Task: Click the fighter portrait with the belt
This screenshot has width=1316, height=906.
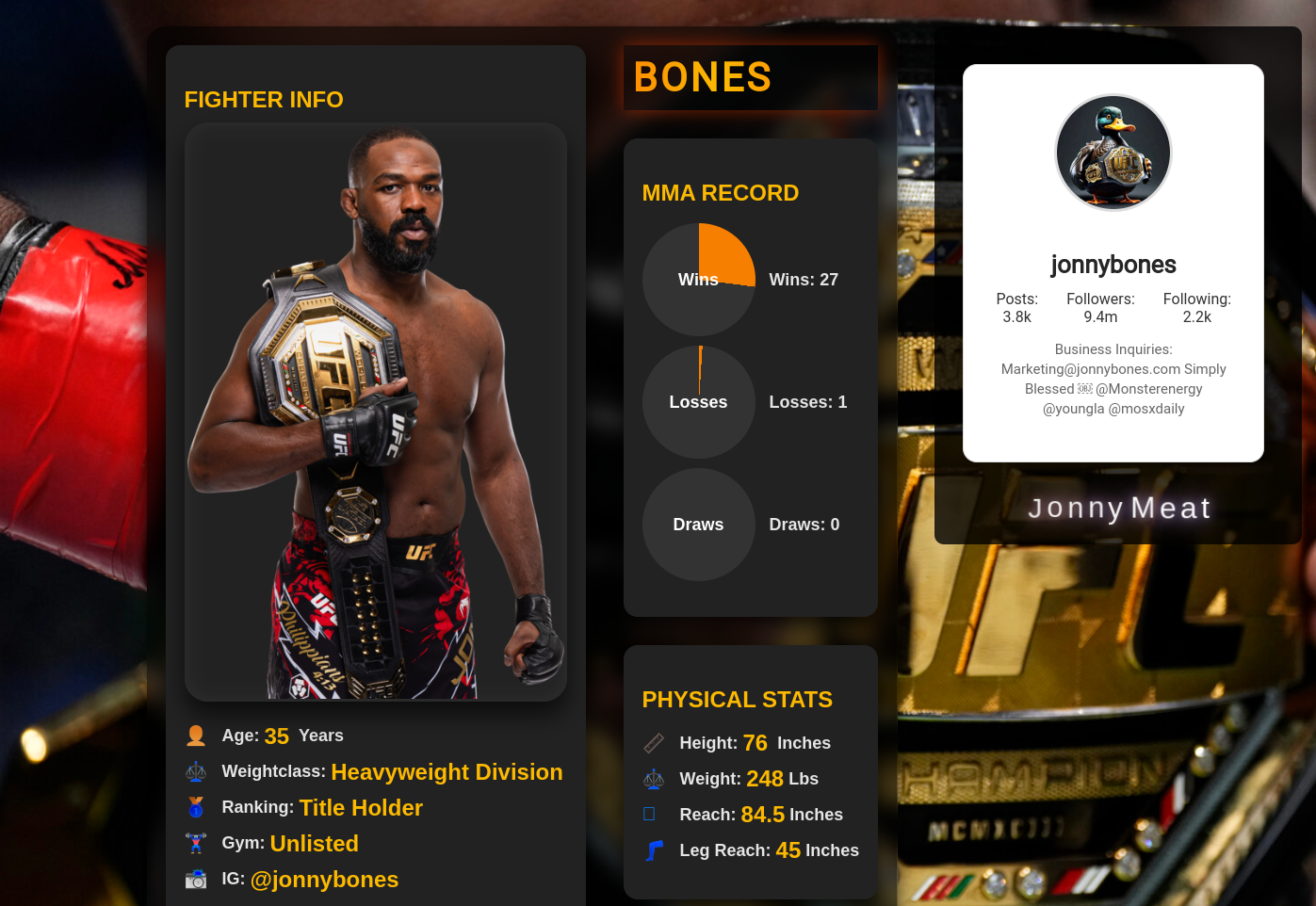Action: [x=375, y=413]
